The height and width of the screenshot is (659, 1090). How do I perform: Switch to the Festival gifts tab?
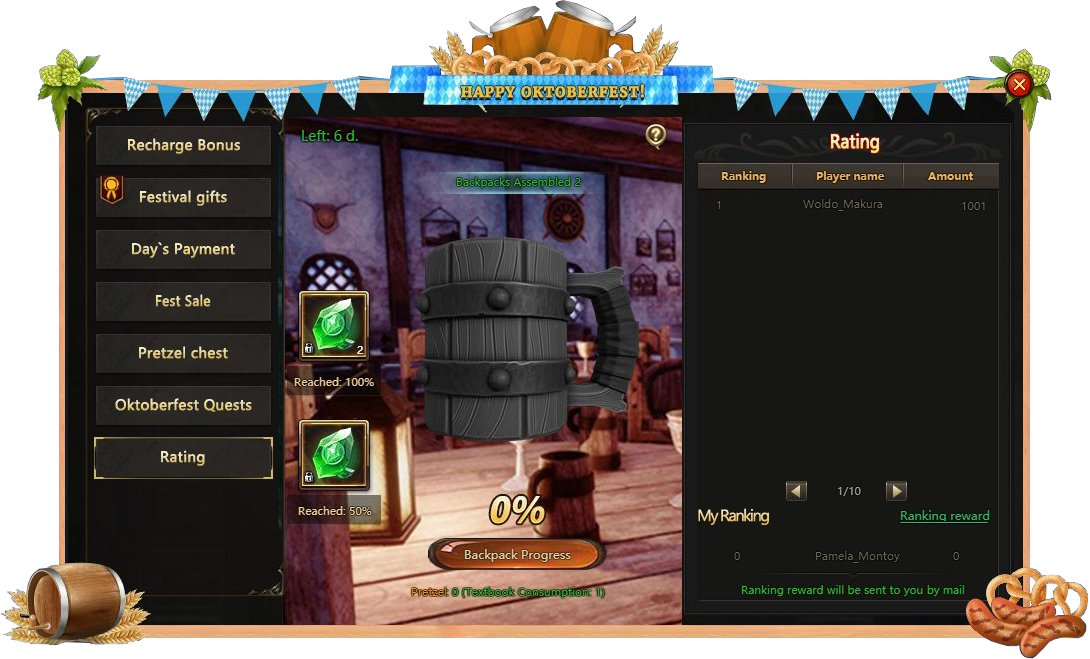pyautogui.click(x=183, y=197)
